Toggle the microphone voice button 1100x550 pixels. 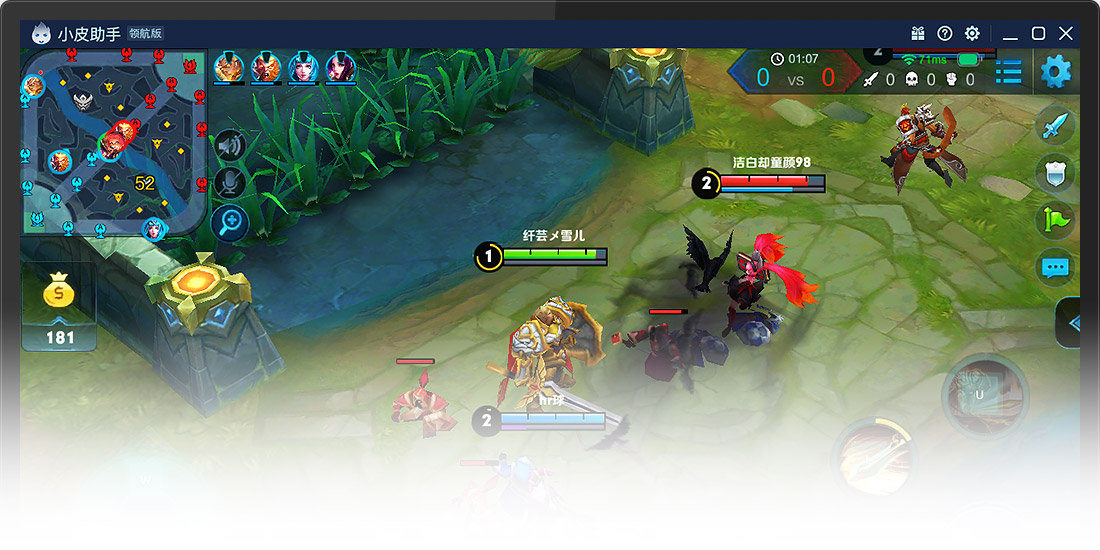231,183
